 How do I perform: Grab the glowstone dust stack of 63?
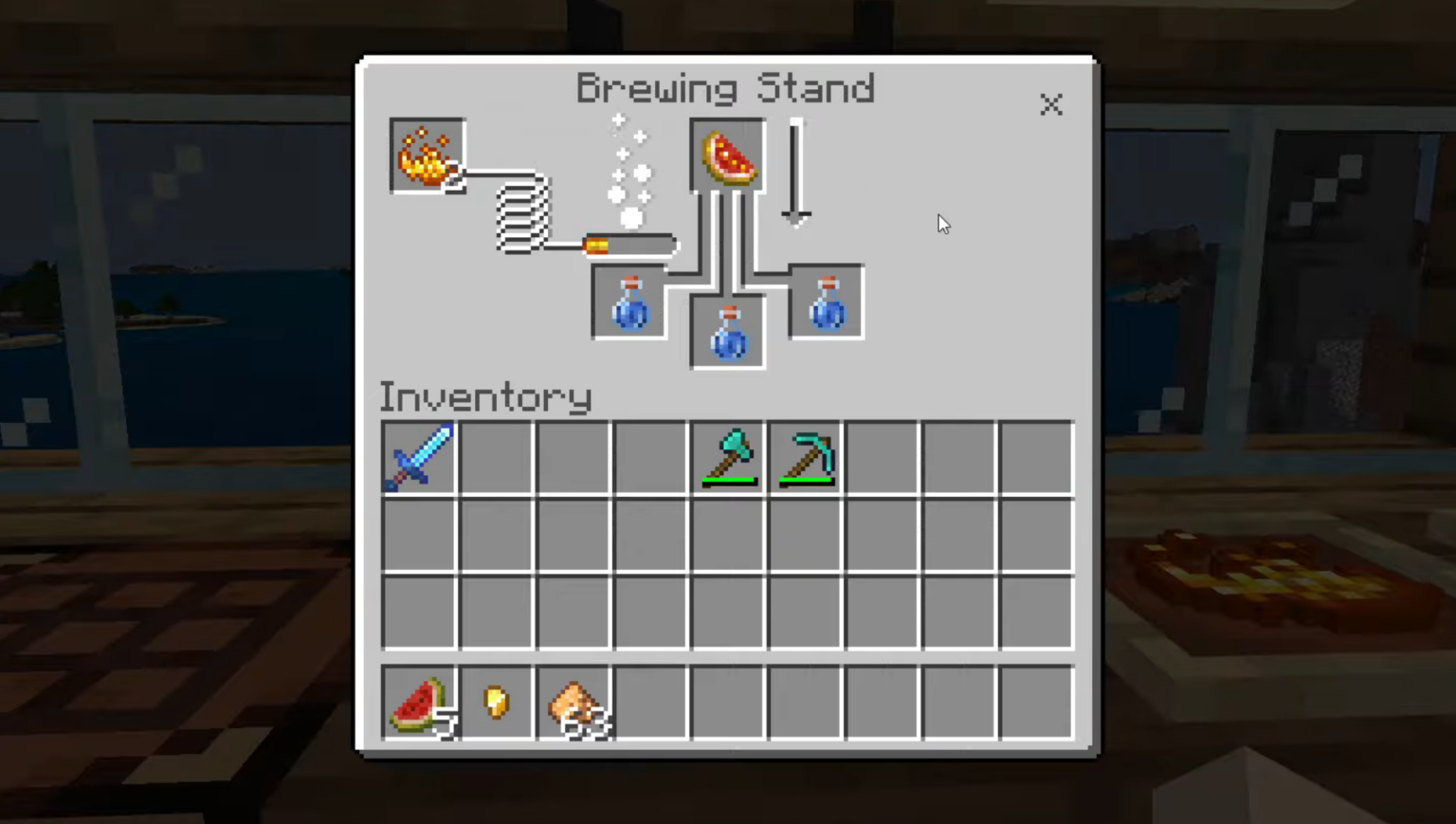point(573,702)
